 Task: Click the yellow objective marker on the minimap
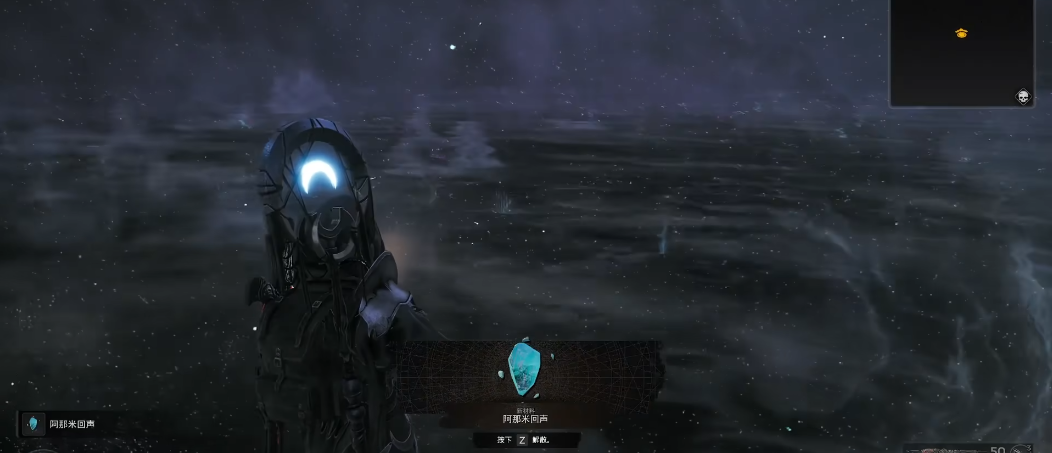(961, 33)
